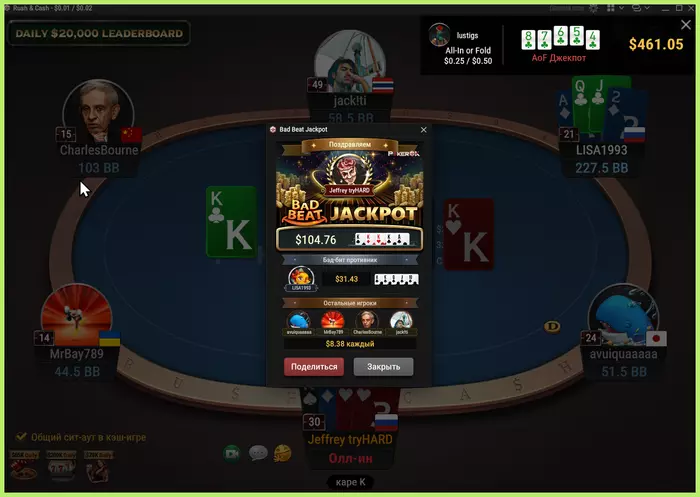Toggle the Общий сит-аут в кэш-игре checkbox
The width and height of the screenshot is (700, 497).
tap(20, 437)
